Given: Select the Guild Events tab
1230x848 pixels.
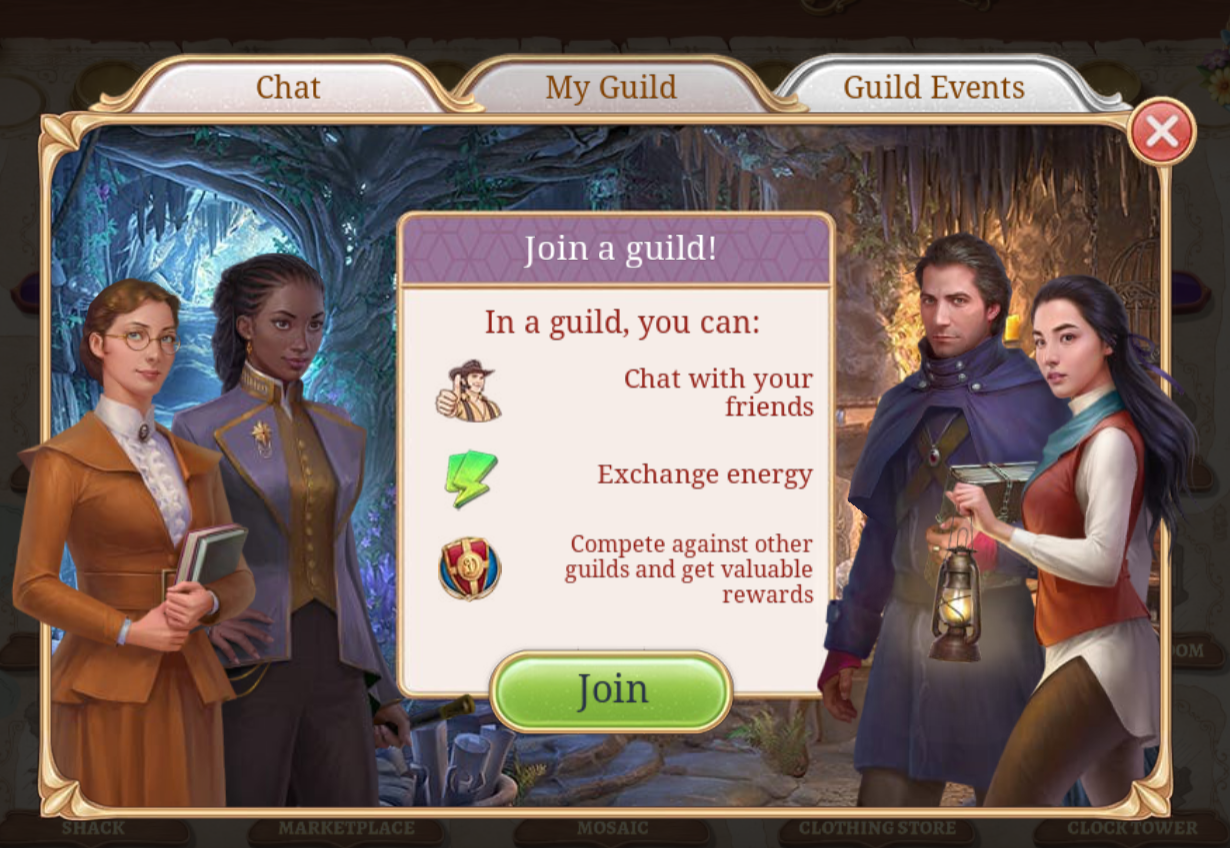Looking at the screenshot, I should tap(933, 88).
